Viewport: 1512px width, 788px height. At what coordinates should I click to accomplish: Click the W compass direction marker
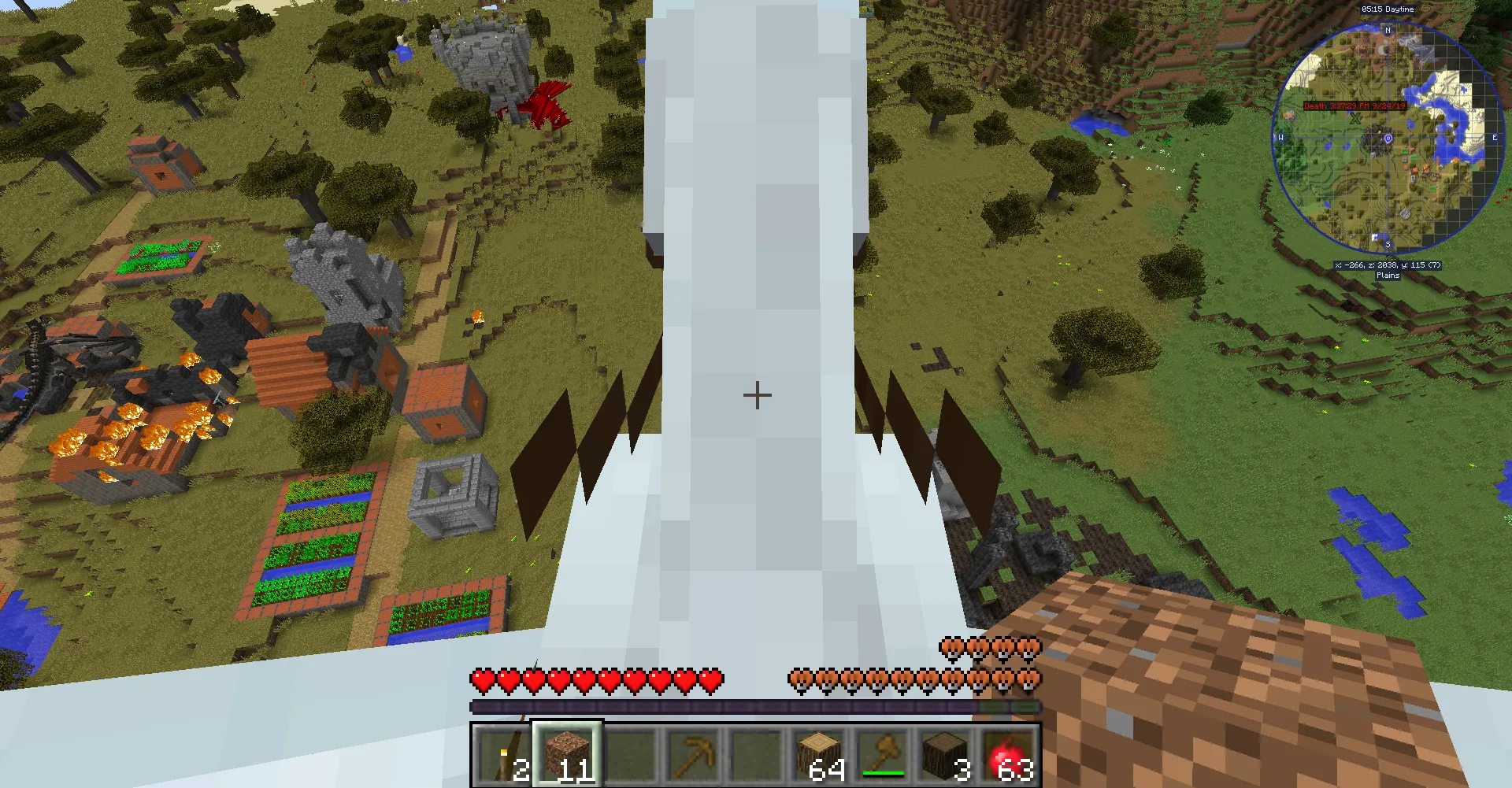(x=1280, y=138)
